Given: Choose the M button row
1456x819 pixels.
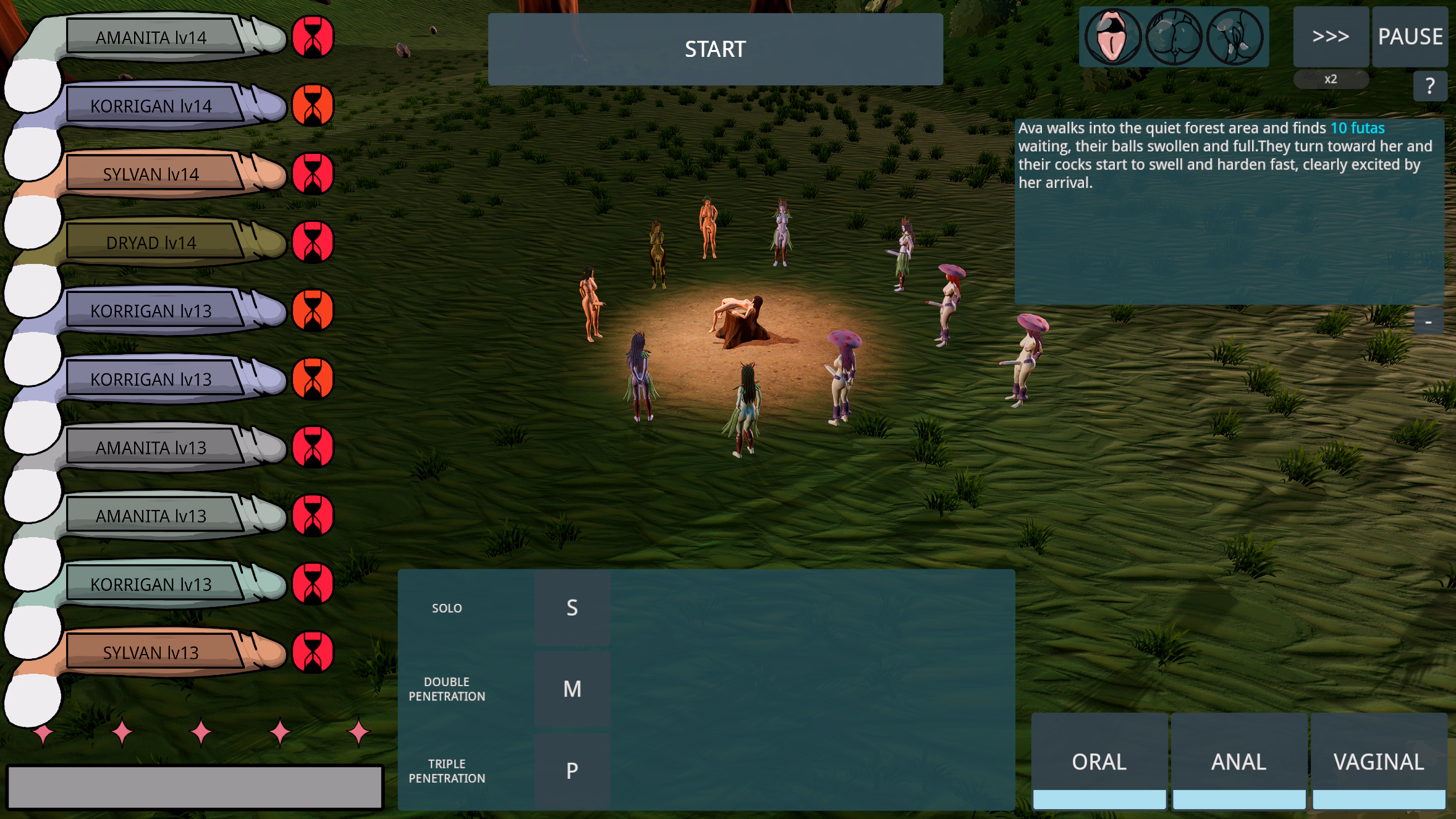Looking at the screenshot, I should 572,689.
